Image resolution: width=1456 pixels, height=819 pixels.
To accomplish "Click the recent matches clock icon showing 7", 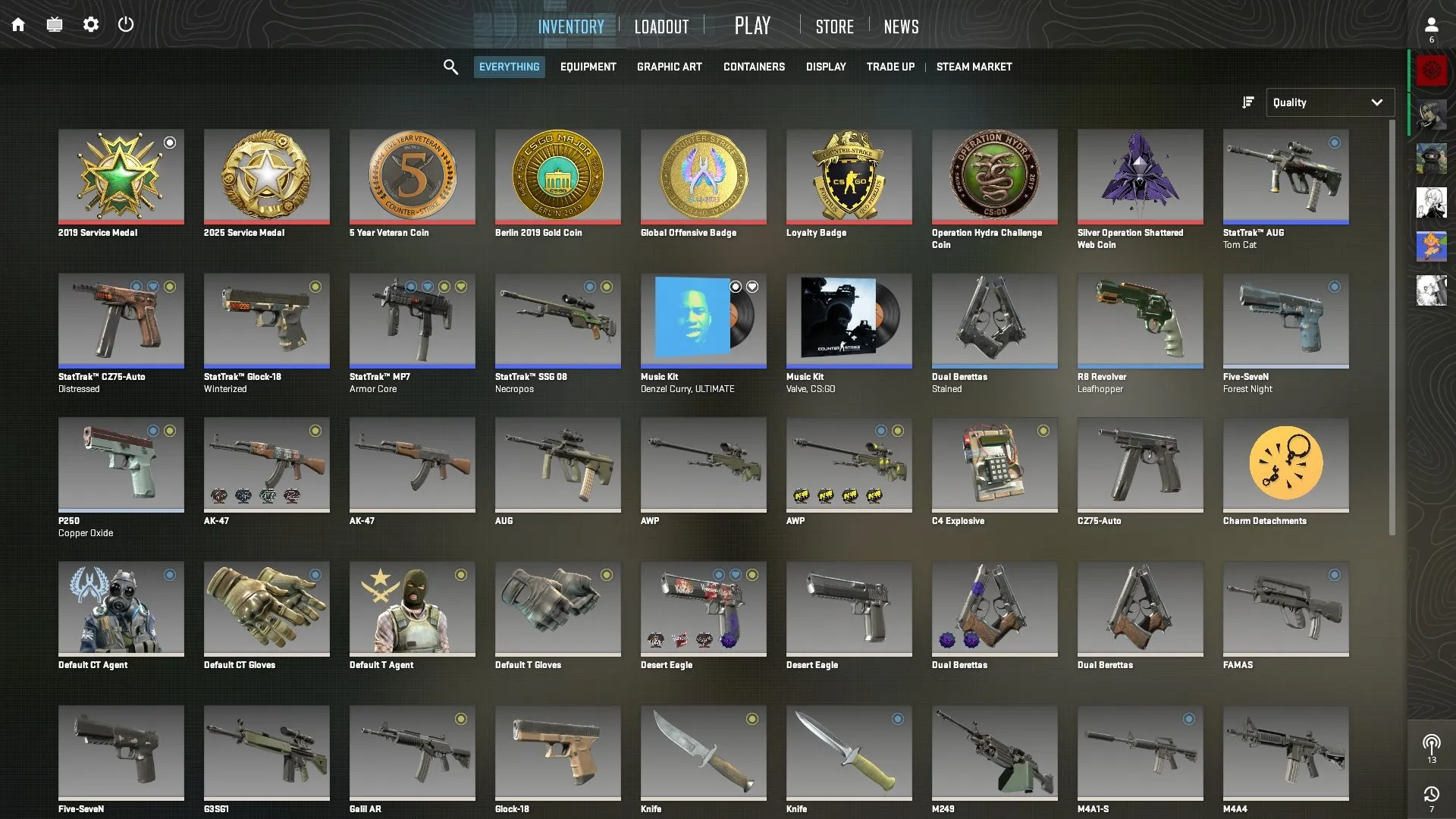I will click(1432, 794).
